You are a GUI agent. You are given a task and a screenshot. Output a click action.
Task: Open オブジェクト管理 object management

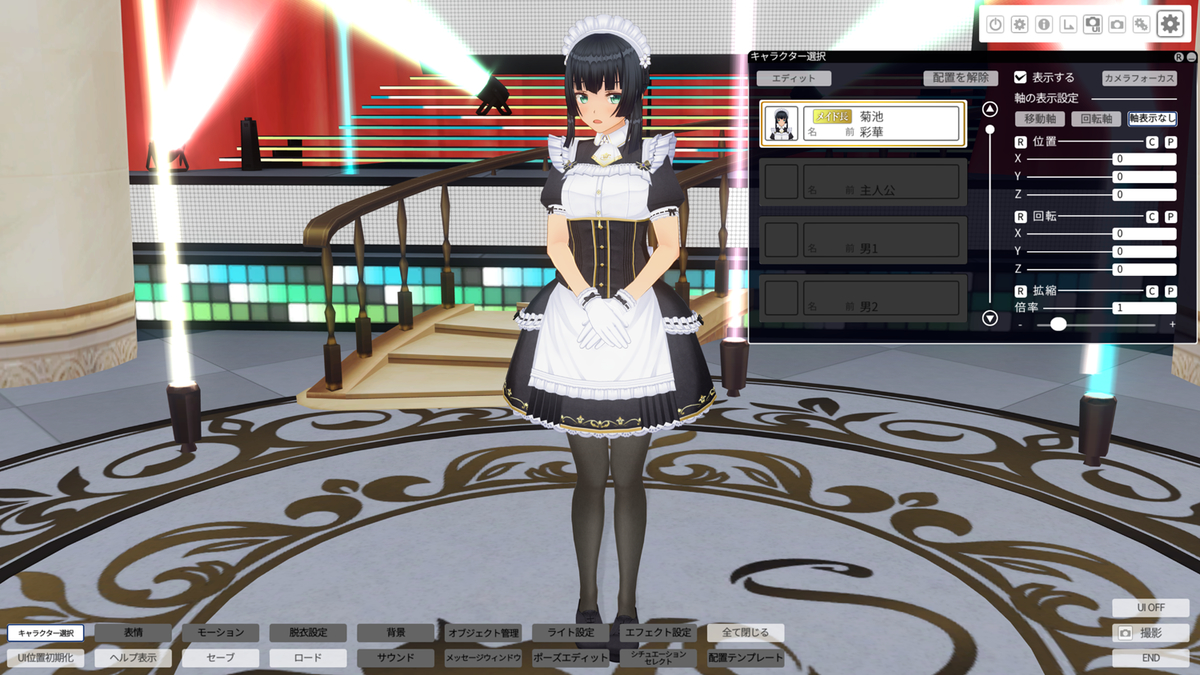(483, 633)
